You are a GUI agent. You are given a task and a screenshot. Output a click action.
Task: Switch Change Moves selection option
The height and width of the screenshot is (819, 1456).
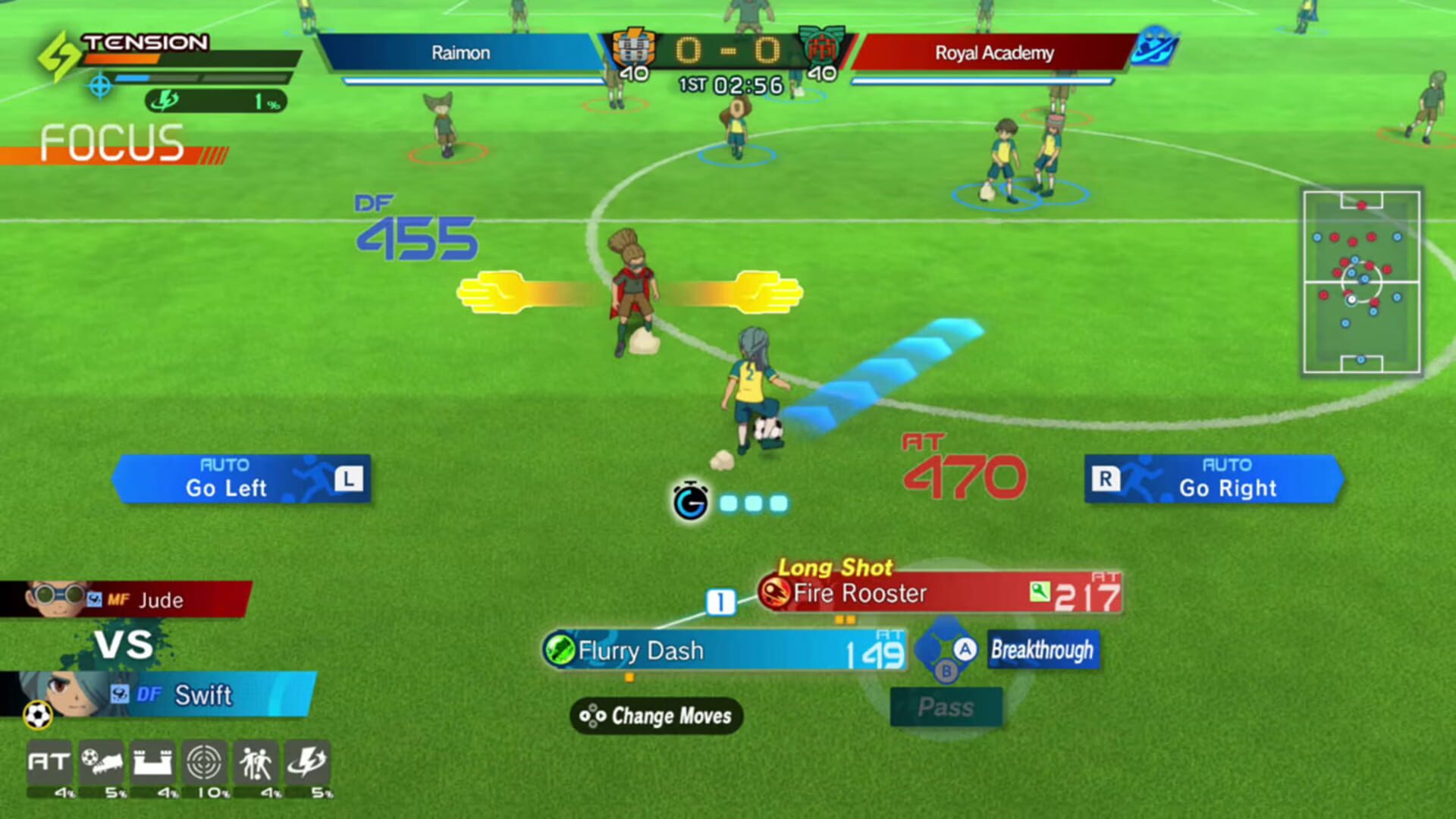point(658,716)
